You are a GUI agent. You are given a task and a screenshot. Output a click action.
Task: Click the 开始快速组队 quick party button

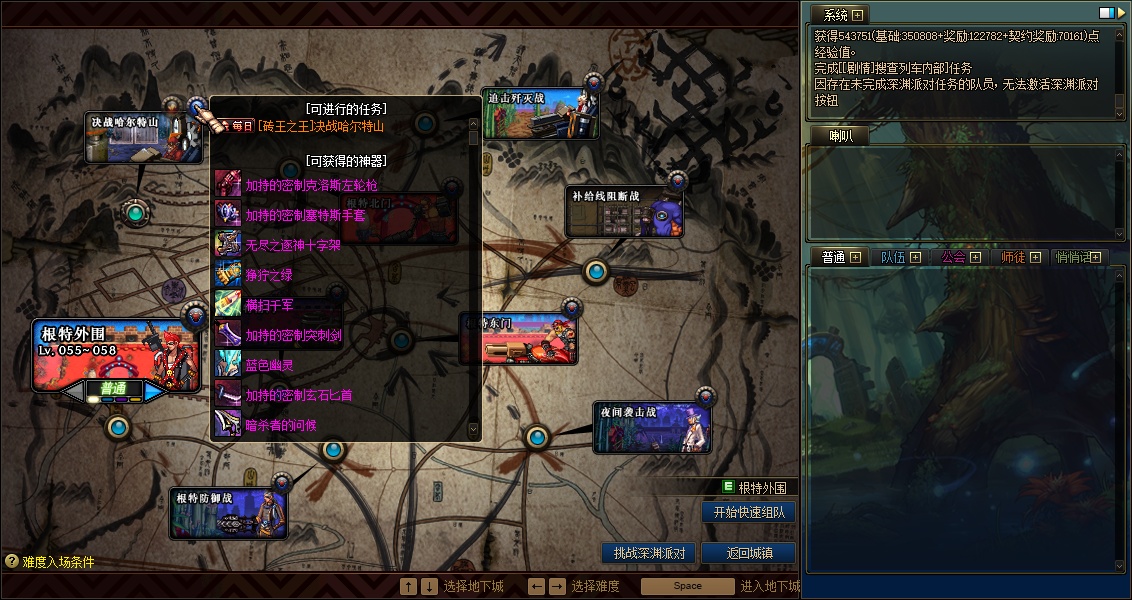click(x=748, y=512)
